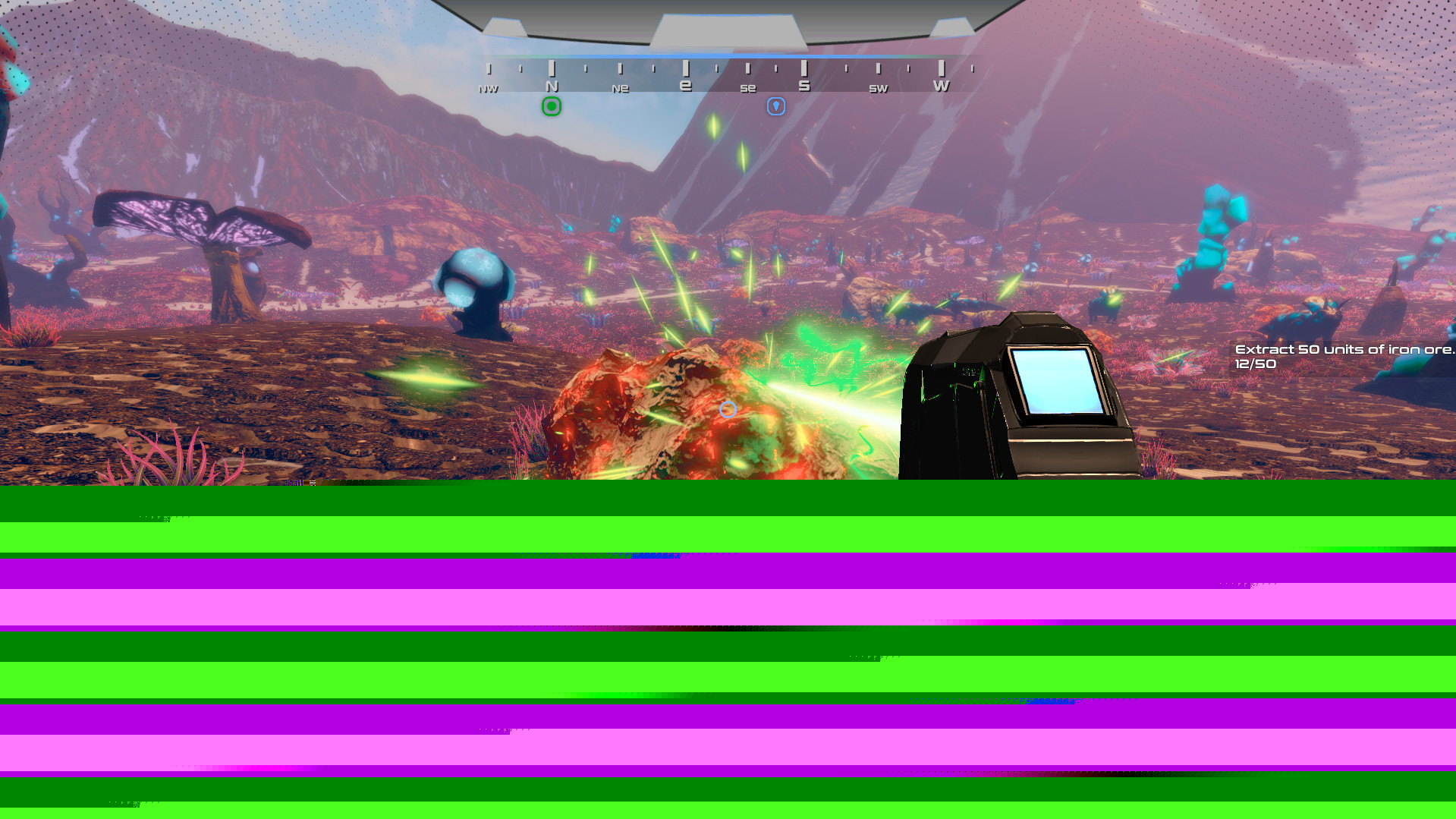The width and height of the screenshot is (1456, 819).
Task: Click the compass heading bar
Action: point(728,77)
